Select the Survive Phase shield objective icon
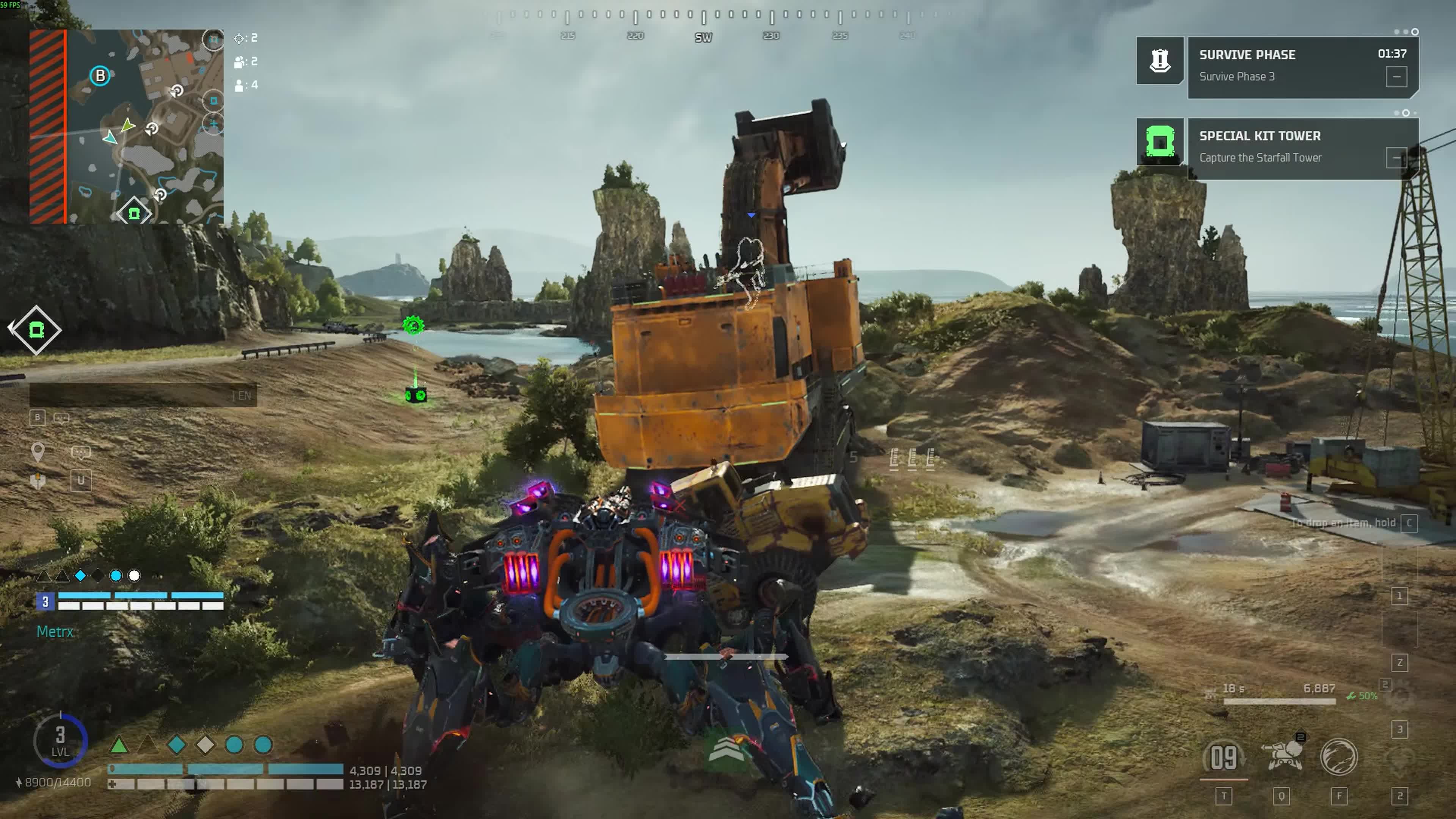 [x=1160, y=61]
